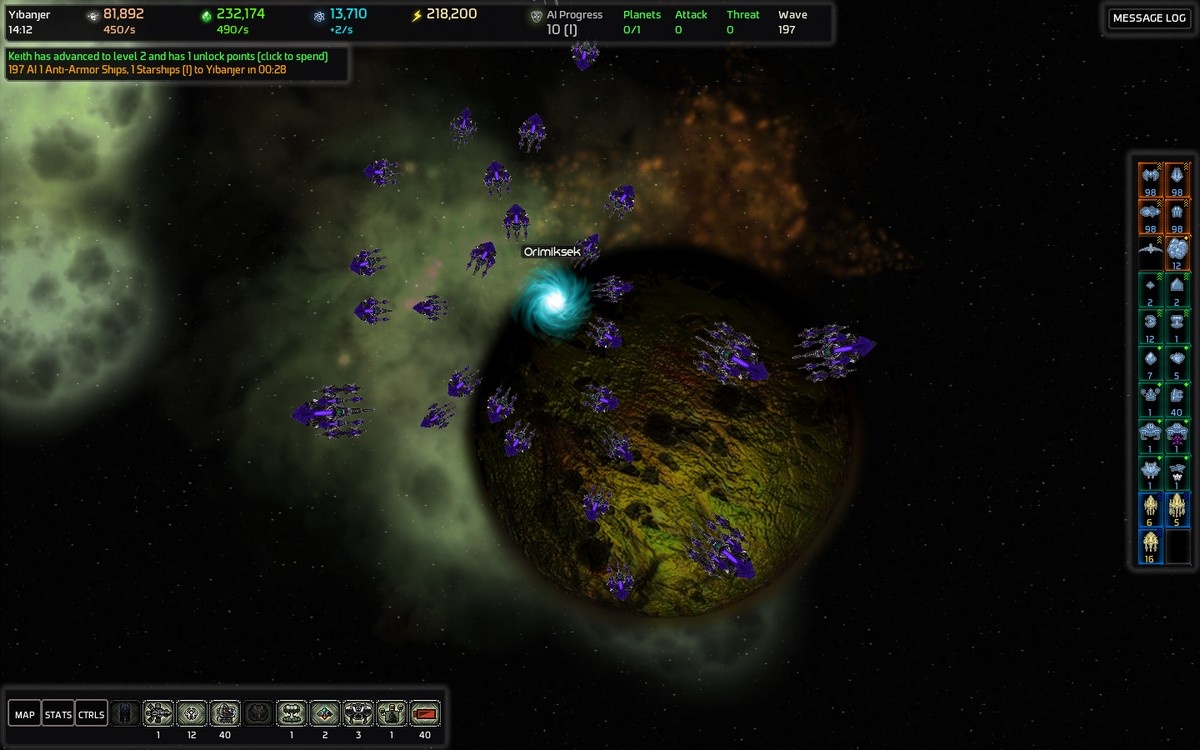Open the galaxy MAP view

[x=25, y=714]
